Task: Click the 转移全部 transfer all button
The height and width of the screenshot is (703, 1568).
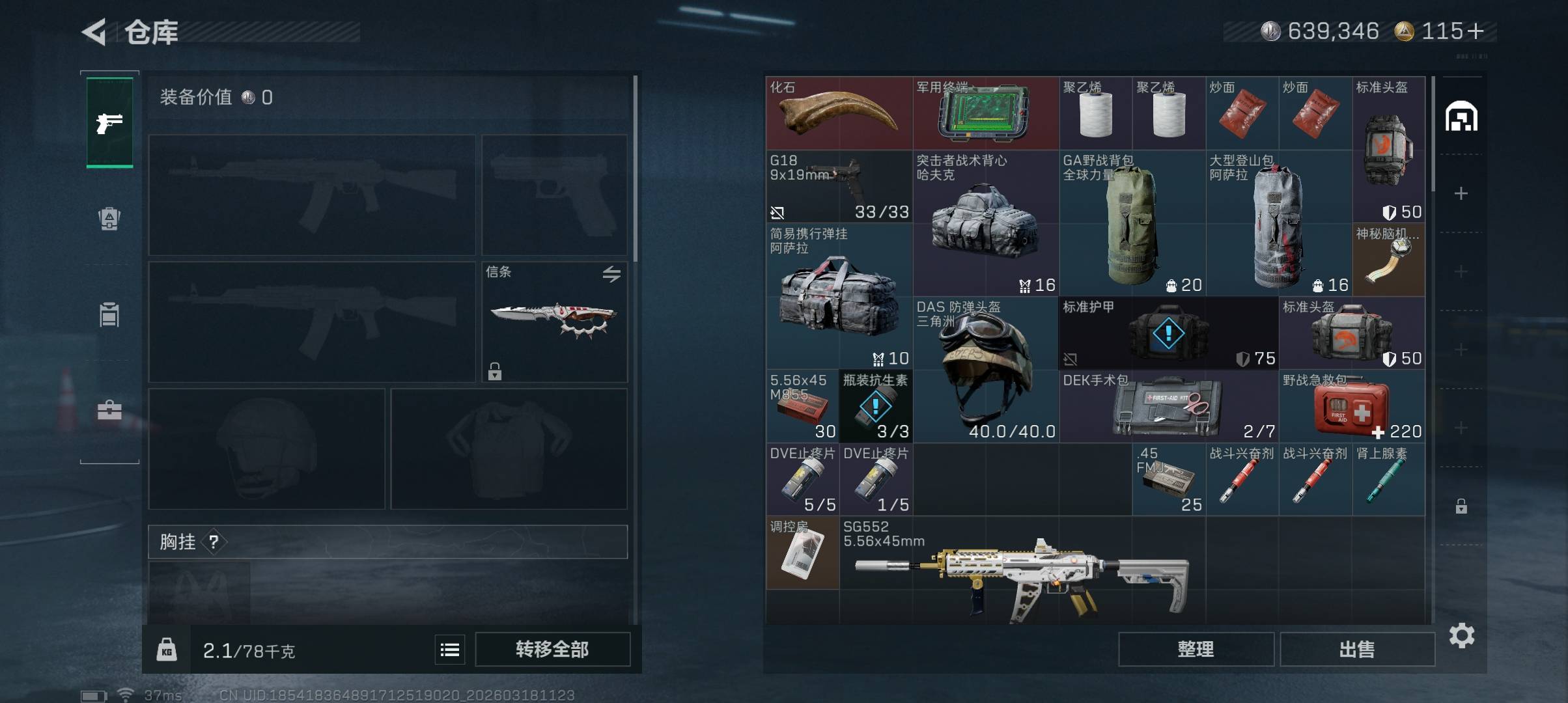Action: (x=552, y=649)
